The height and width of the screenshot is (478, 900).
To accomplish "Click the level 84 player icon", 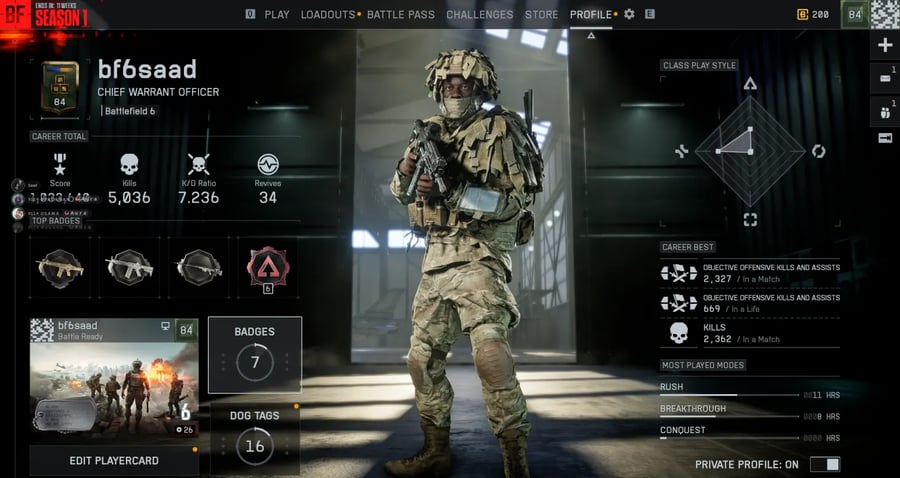I will tap(855, 15).
